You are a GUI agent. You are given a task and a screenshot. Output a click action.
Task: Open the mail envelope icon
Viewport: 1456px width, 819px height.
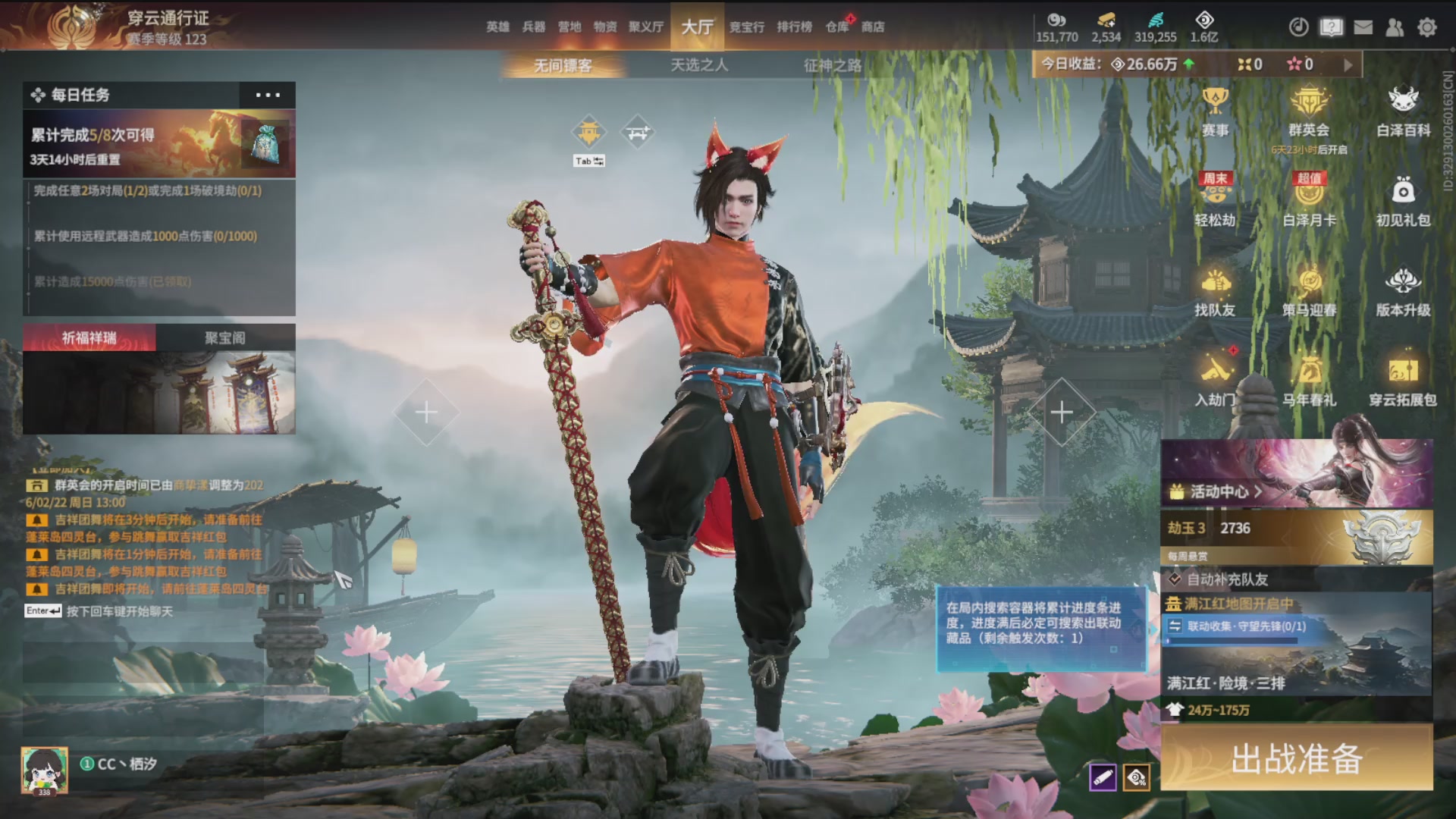pos(1363,27)
